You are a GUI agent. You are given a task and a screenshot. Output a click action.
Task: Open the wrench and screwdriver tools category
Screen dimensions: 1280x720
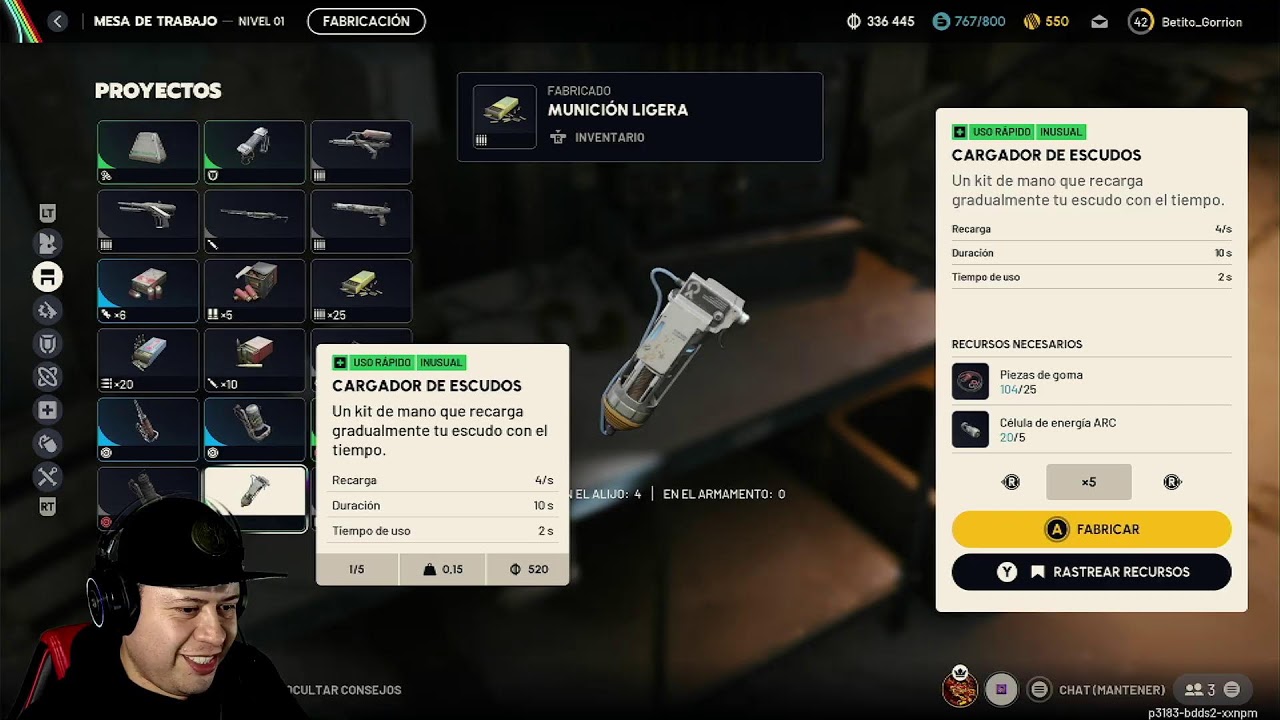[47, 476]
